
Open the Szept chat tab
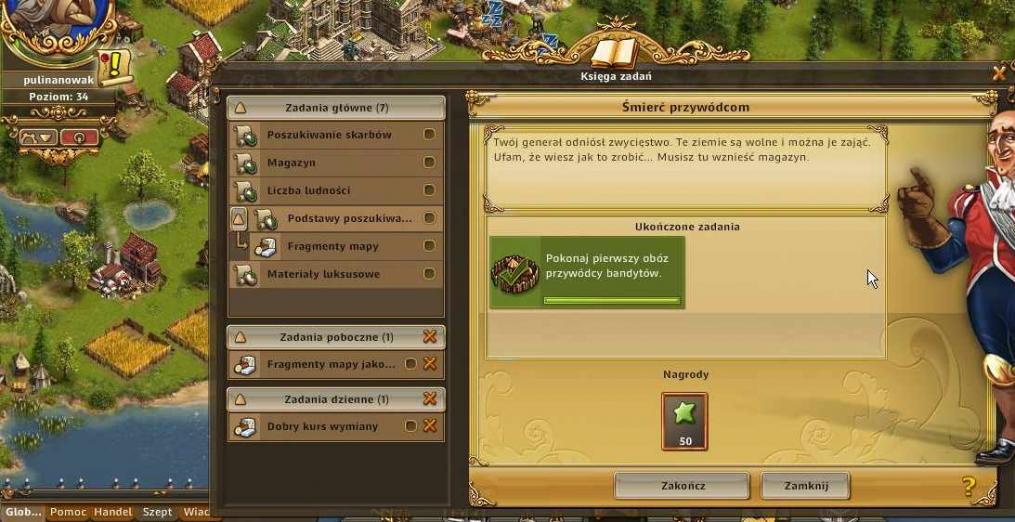[157, 512]
